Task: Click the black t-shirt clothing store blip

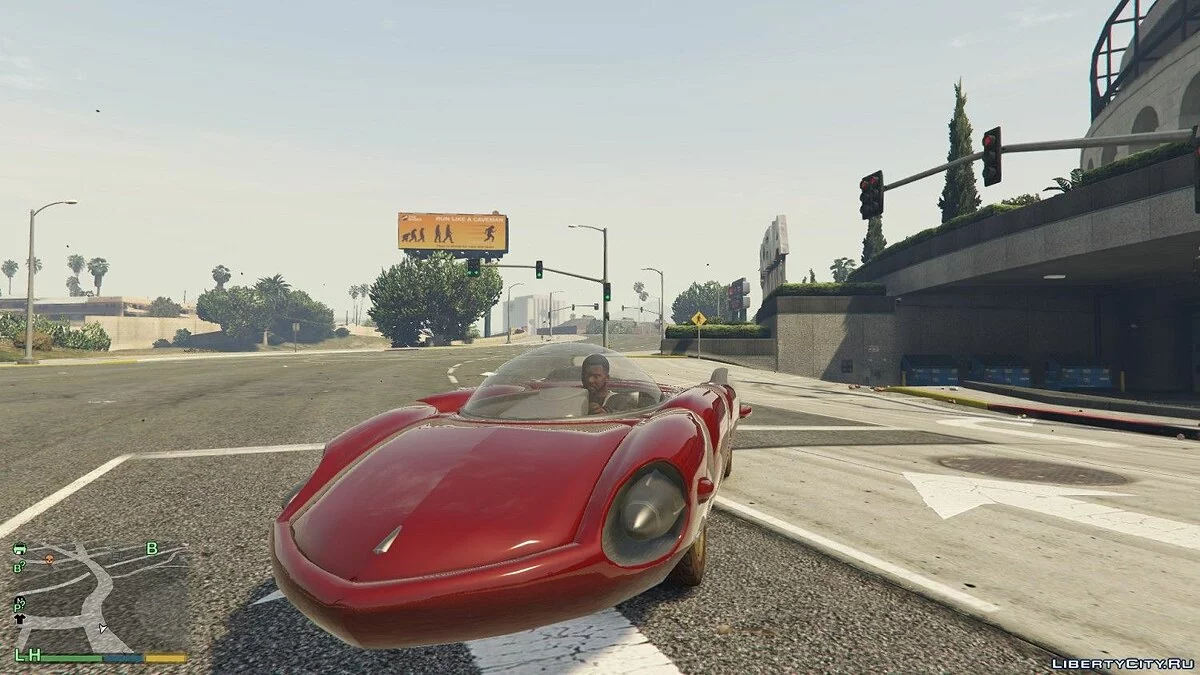Action: 19,618
